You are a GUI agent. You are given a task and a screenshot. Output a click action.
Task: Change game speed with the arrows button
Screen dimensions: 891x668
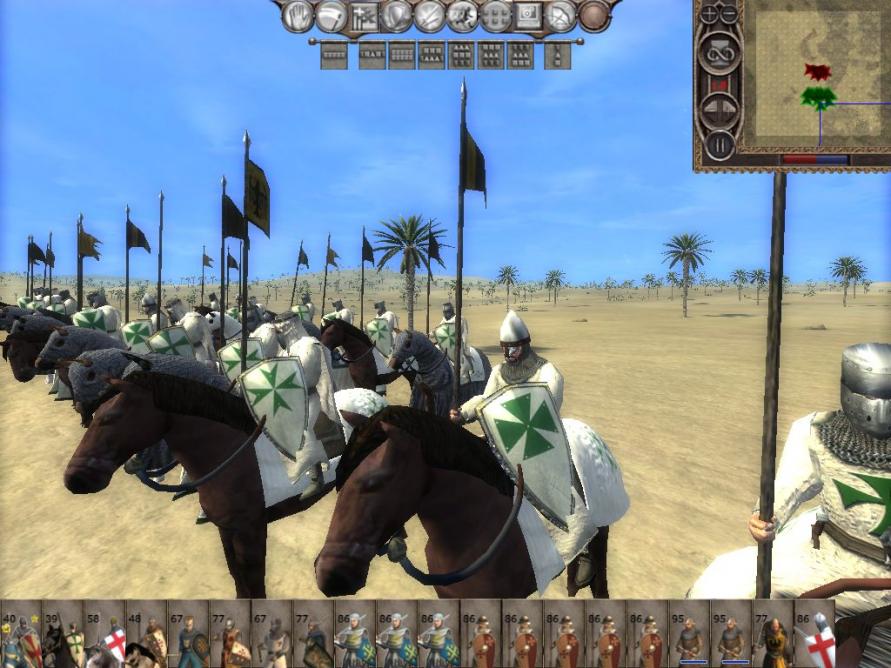719,109
